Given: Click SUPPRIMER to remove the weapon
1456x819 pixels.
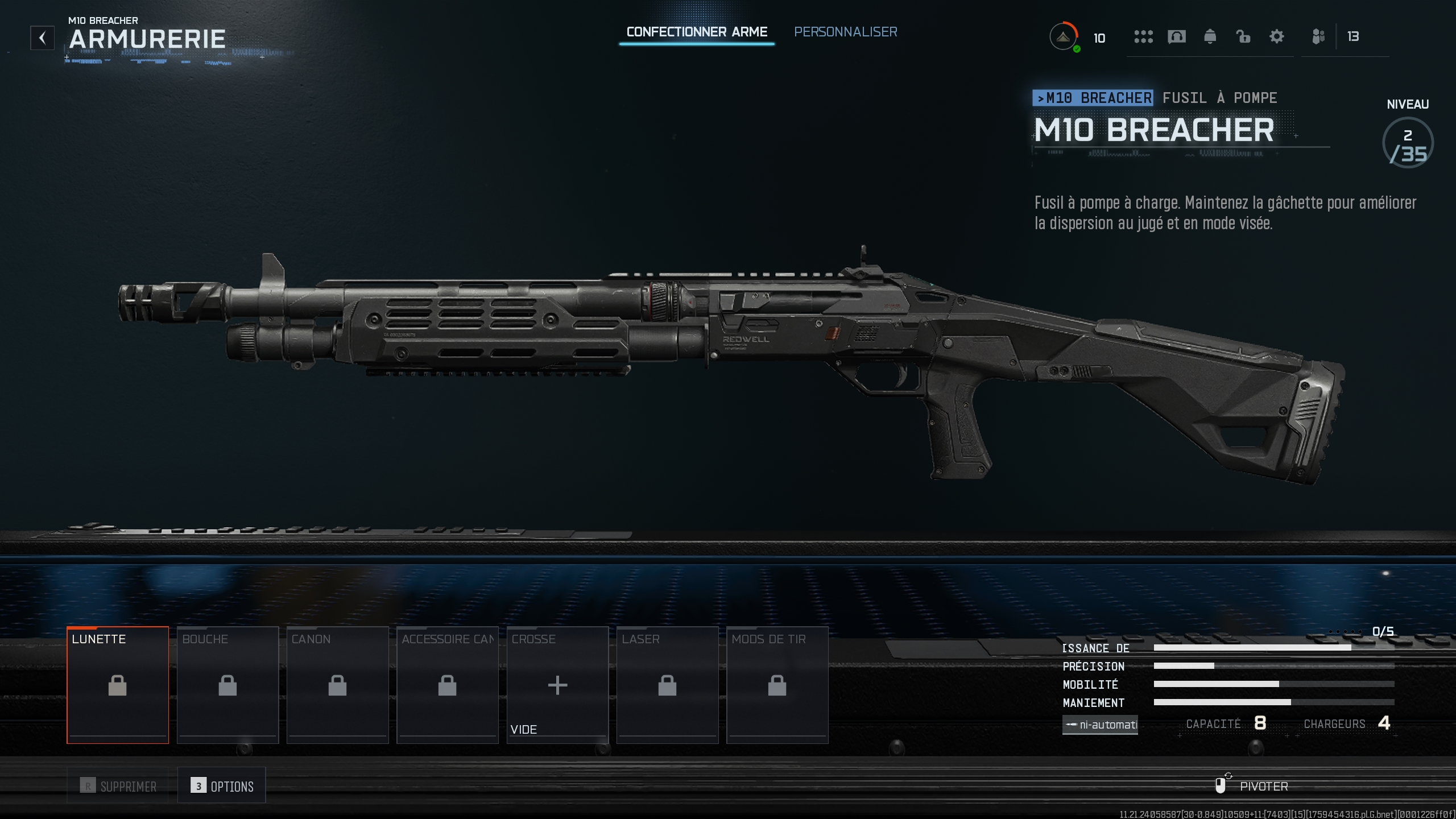Looking at the screenshot, I should pyautogui.click(x=117, y=785).
